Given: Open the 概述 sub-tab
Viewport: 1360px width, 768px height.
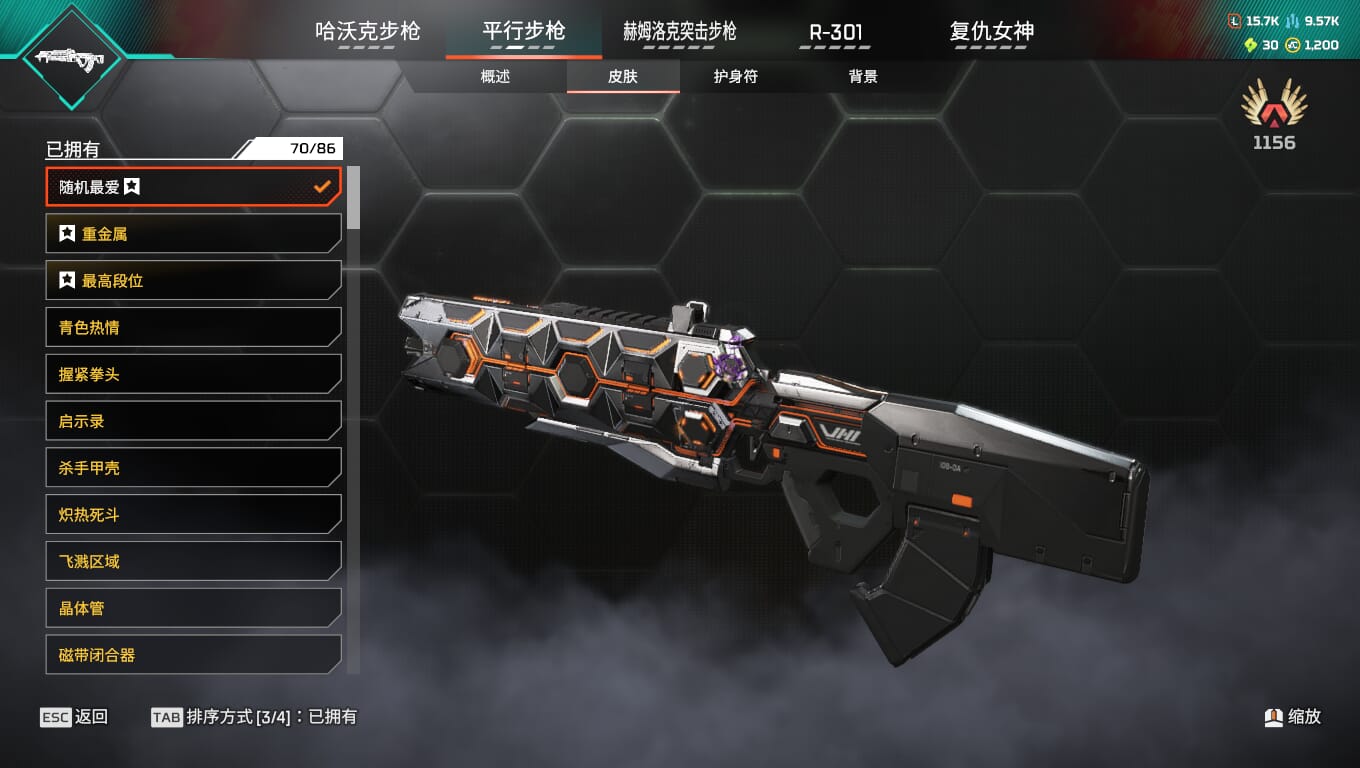Looking at the screenshot, I should click(x=495, y=76).
